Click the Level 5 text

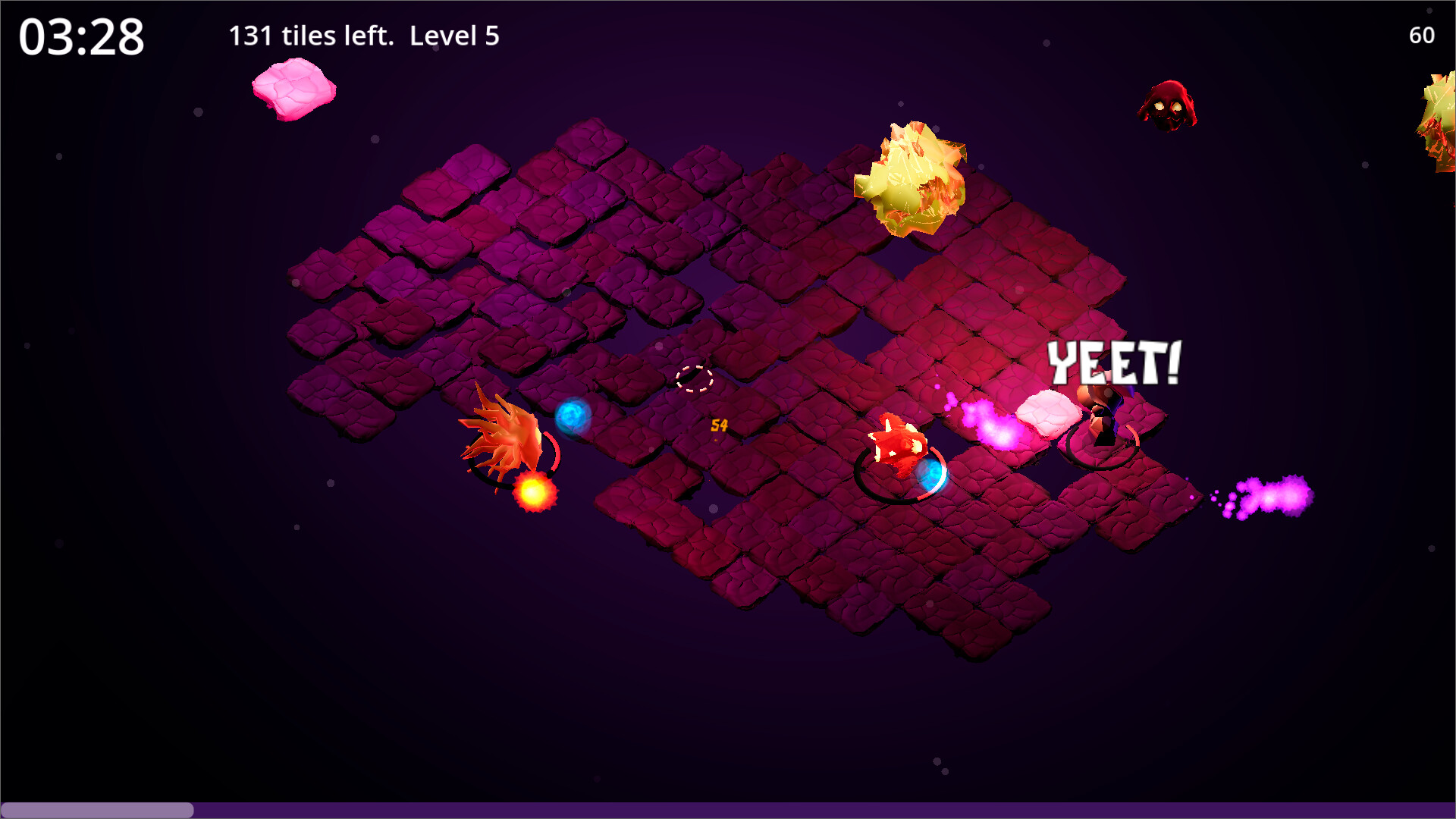click(454, 35)
